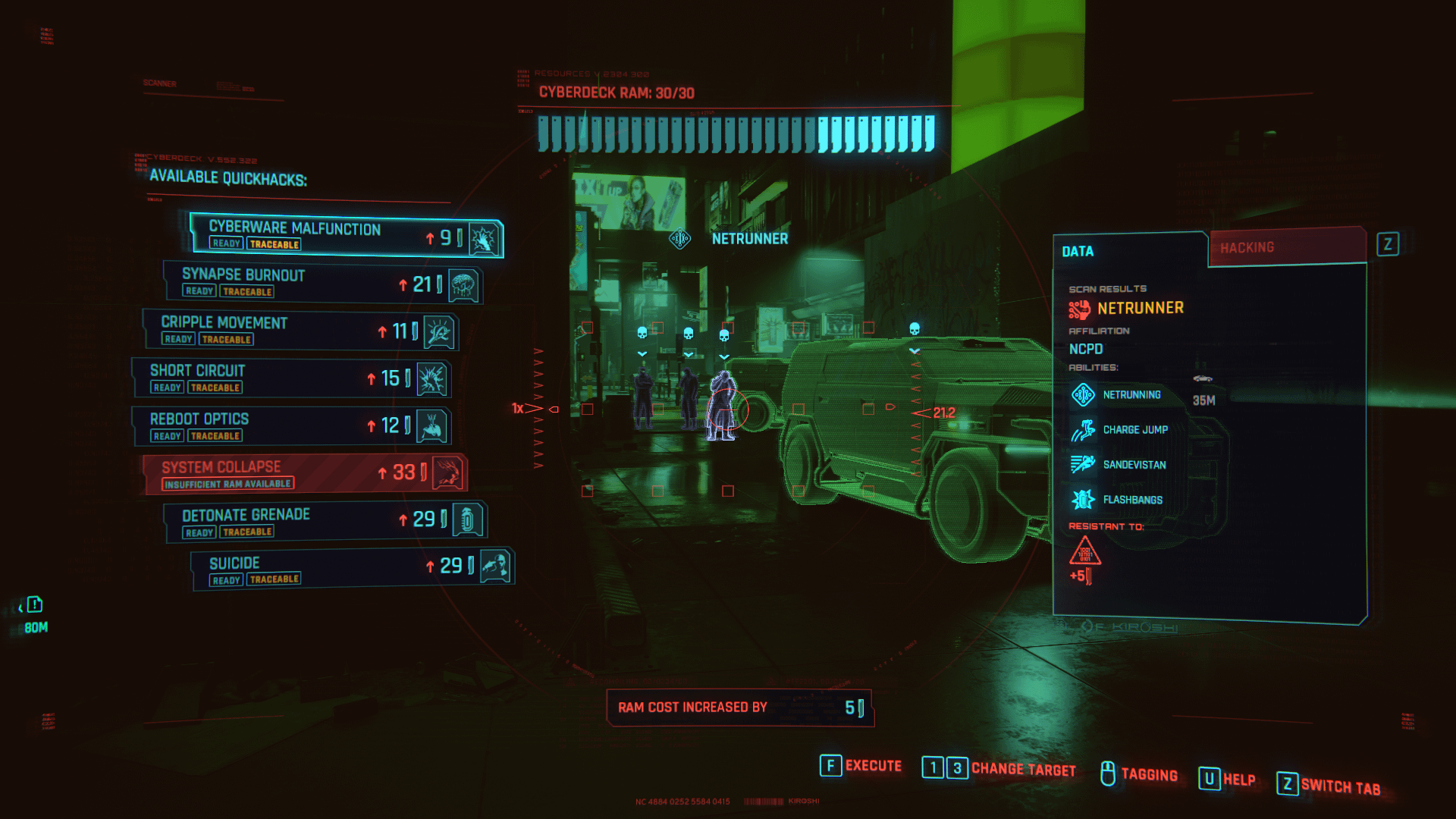This screenshot has width=1456, height=819.
Task: Select the System Collapse quickhack entry
Action: [x=303, y=474]
